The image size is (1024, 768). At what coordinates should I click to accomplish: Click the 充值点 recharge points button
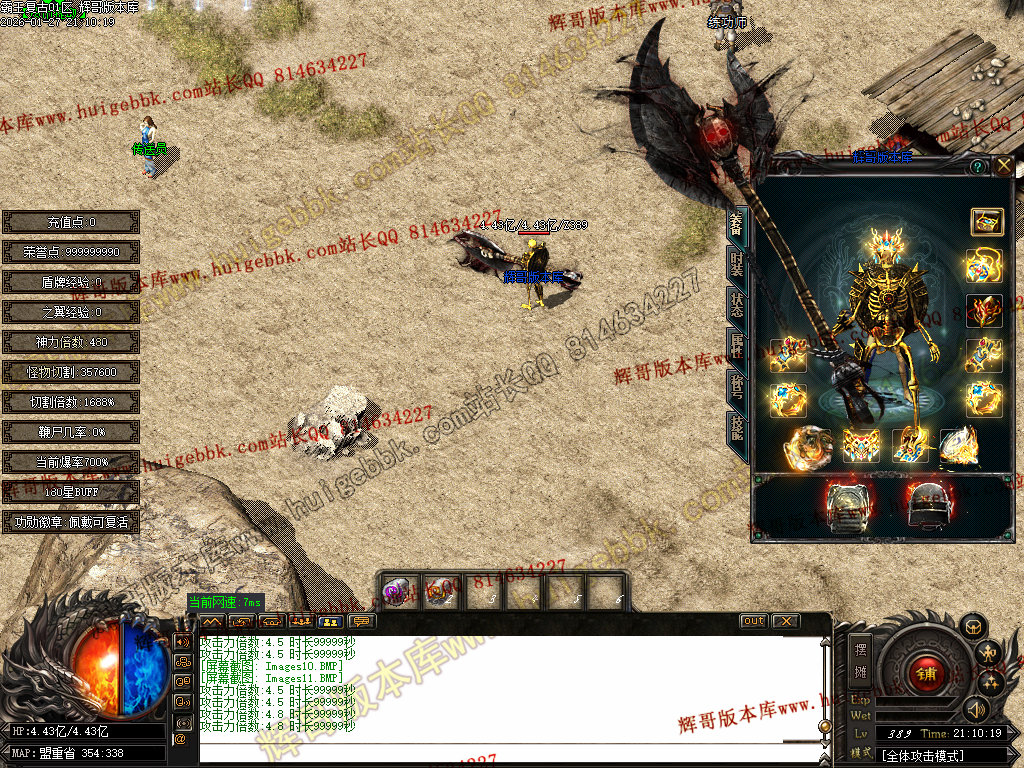click(71, 222)
